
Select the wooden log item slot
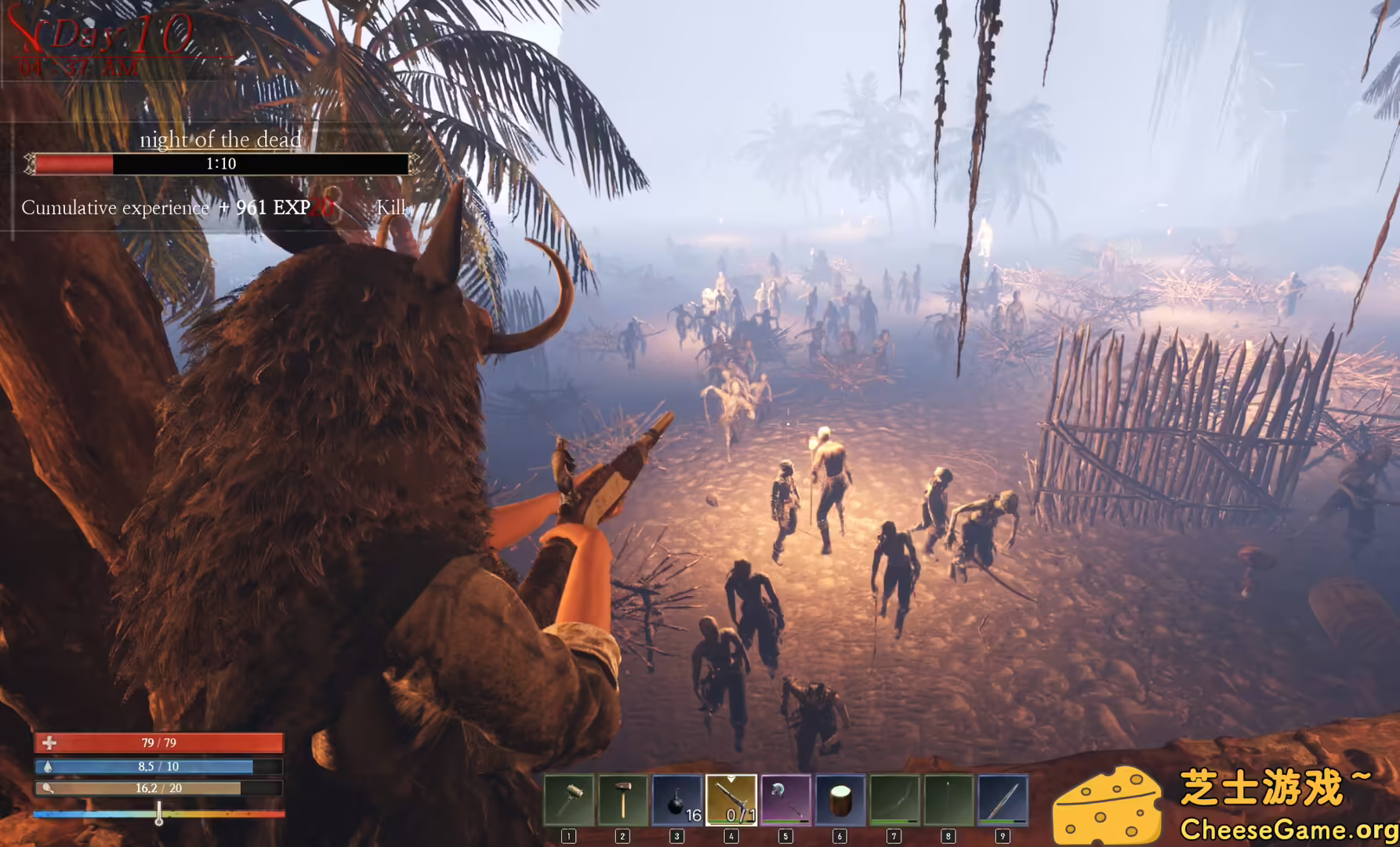tap(840, 800)
